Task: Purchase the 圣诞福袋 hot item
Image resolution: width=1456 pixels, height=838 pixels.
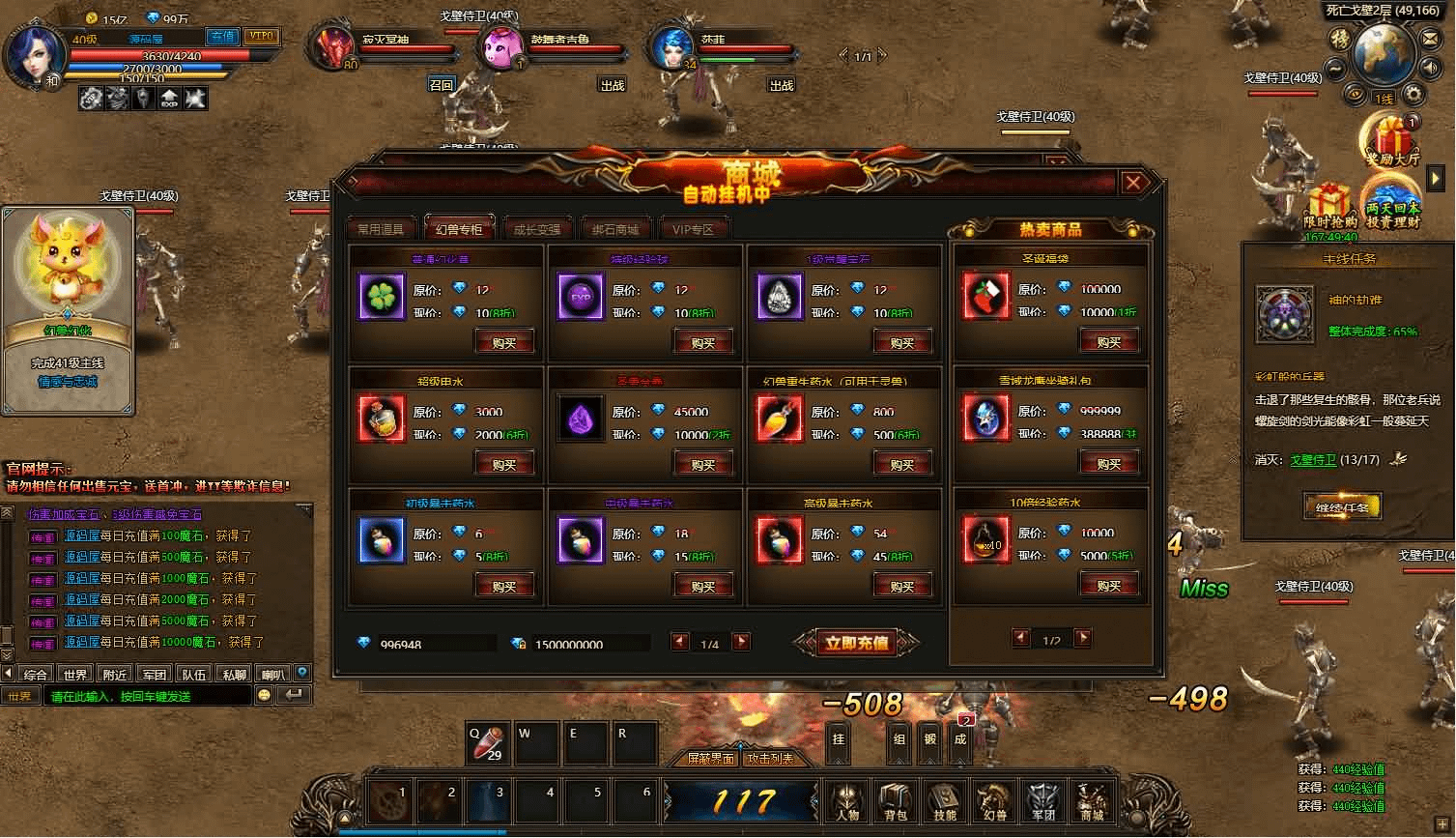Action: (x=1108, y=341)
